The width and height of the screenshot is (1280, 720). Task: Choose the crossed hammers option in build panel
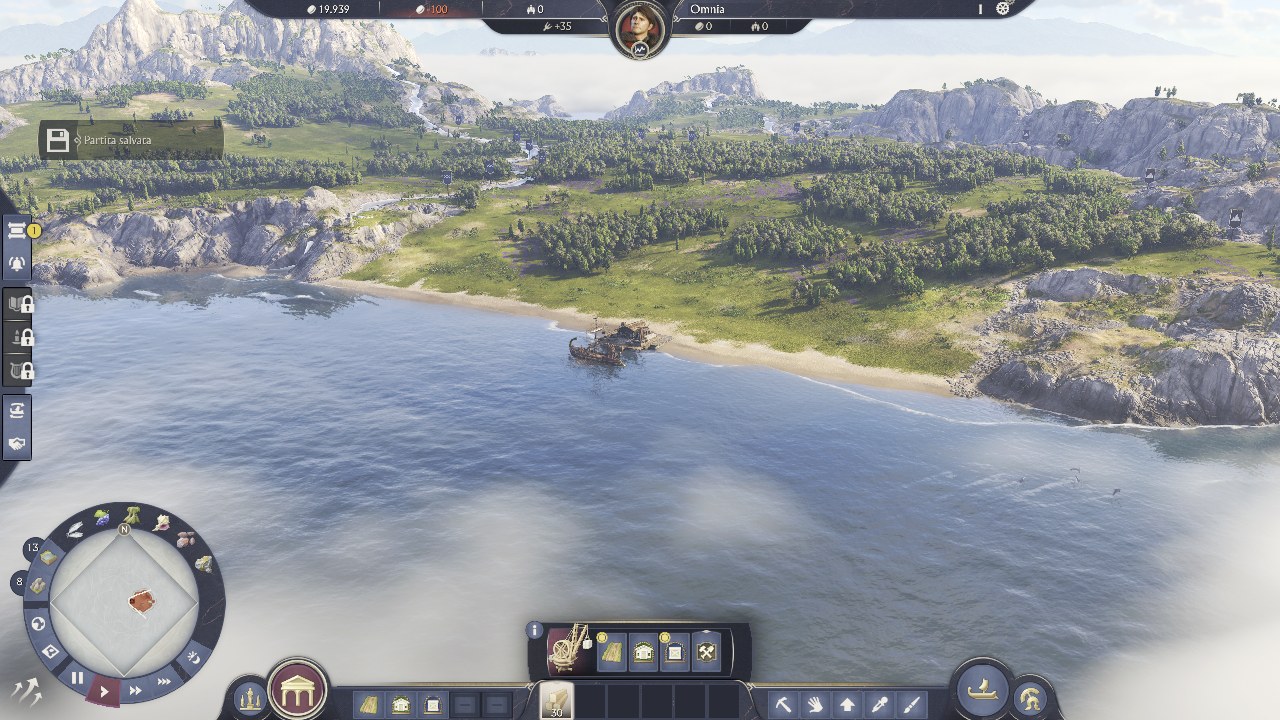click(x=706, y=653)
